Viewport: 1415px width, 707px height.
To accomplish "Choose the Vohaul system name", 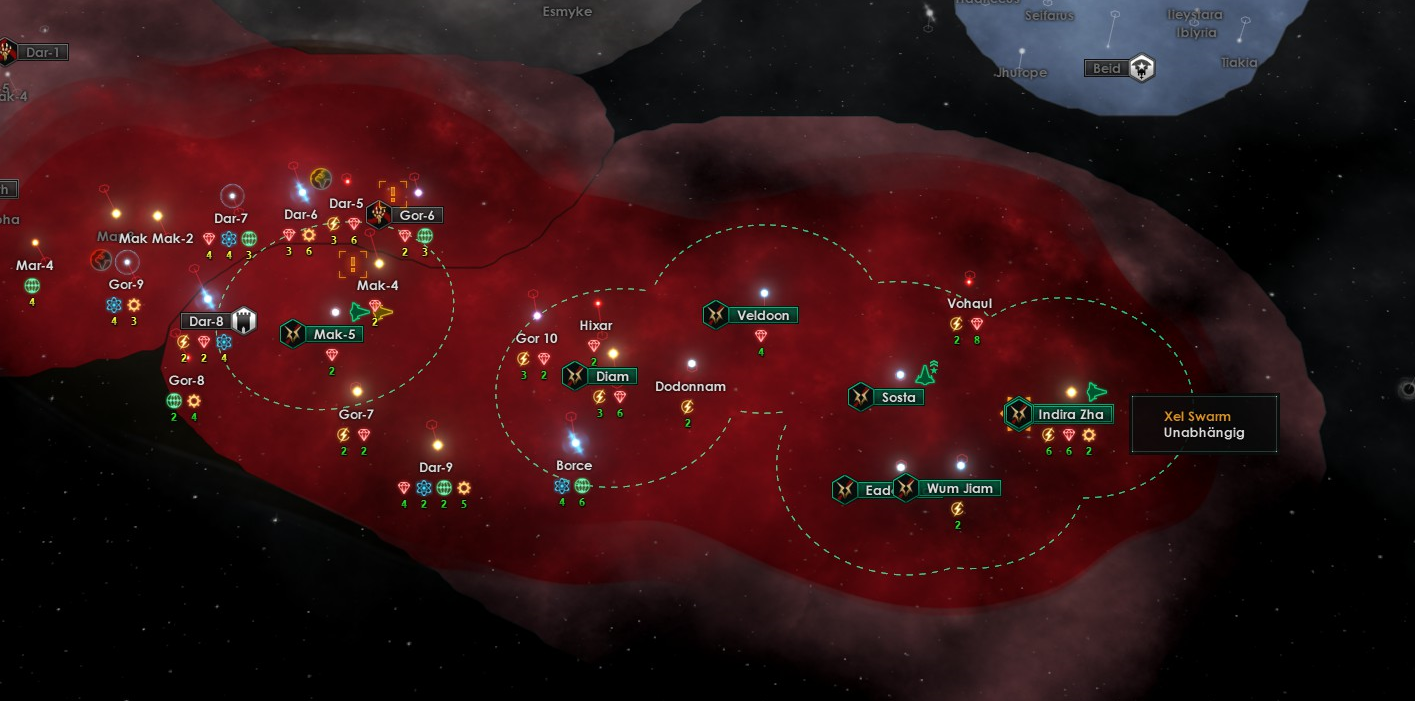I will [x=969, y=304].
